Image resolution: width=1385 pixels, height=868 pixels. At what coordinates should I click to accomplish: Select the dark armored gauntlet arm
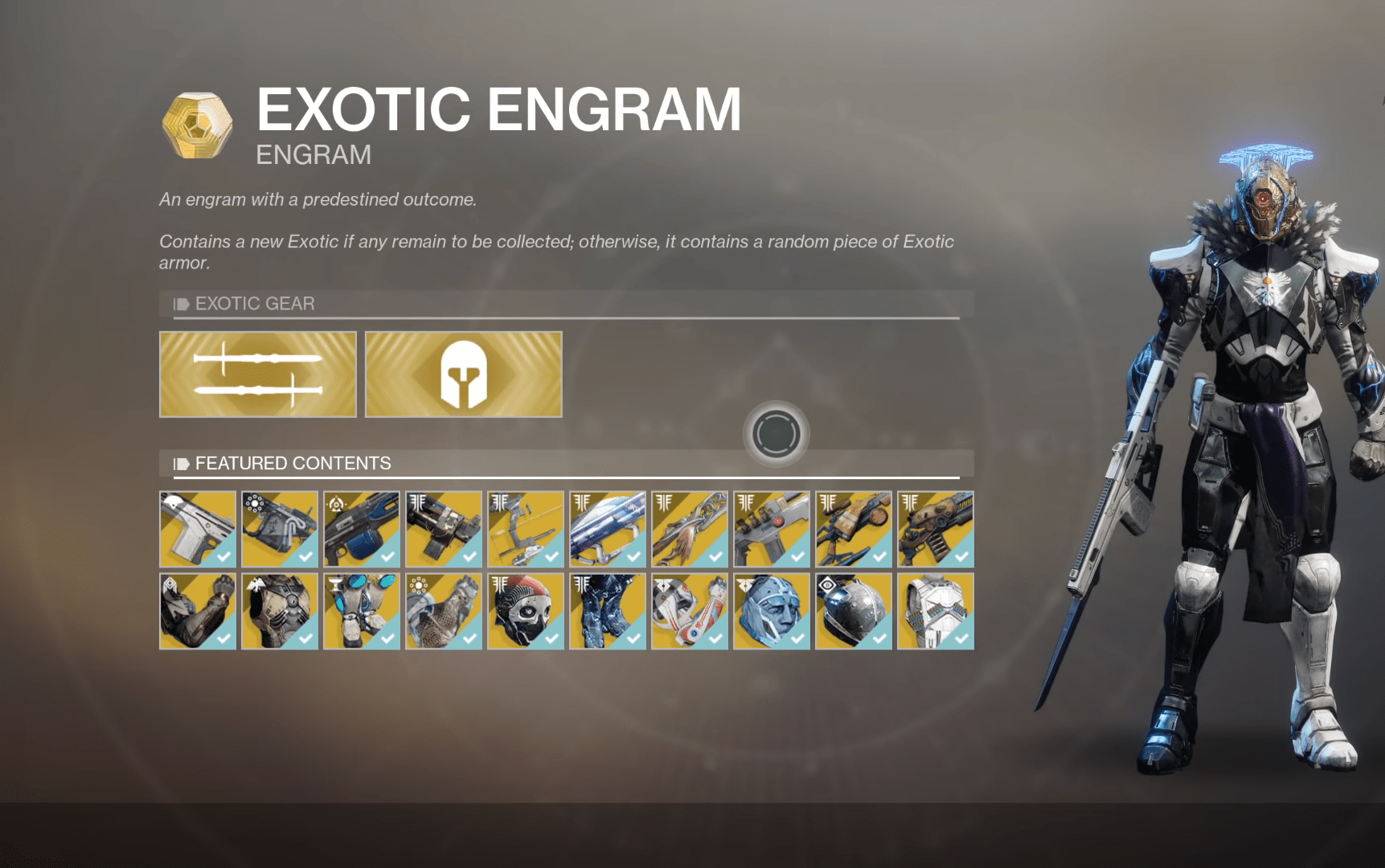coord(198,611)
